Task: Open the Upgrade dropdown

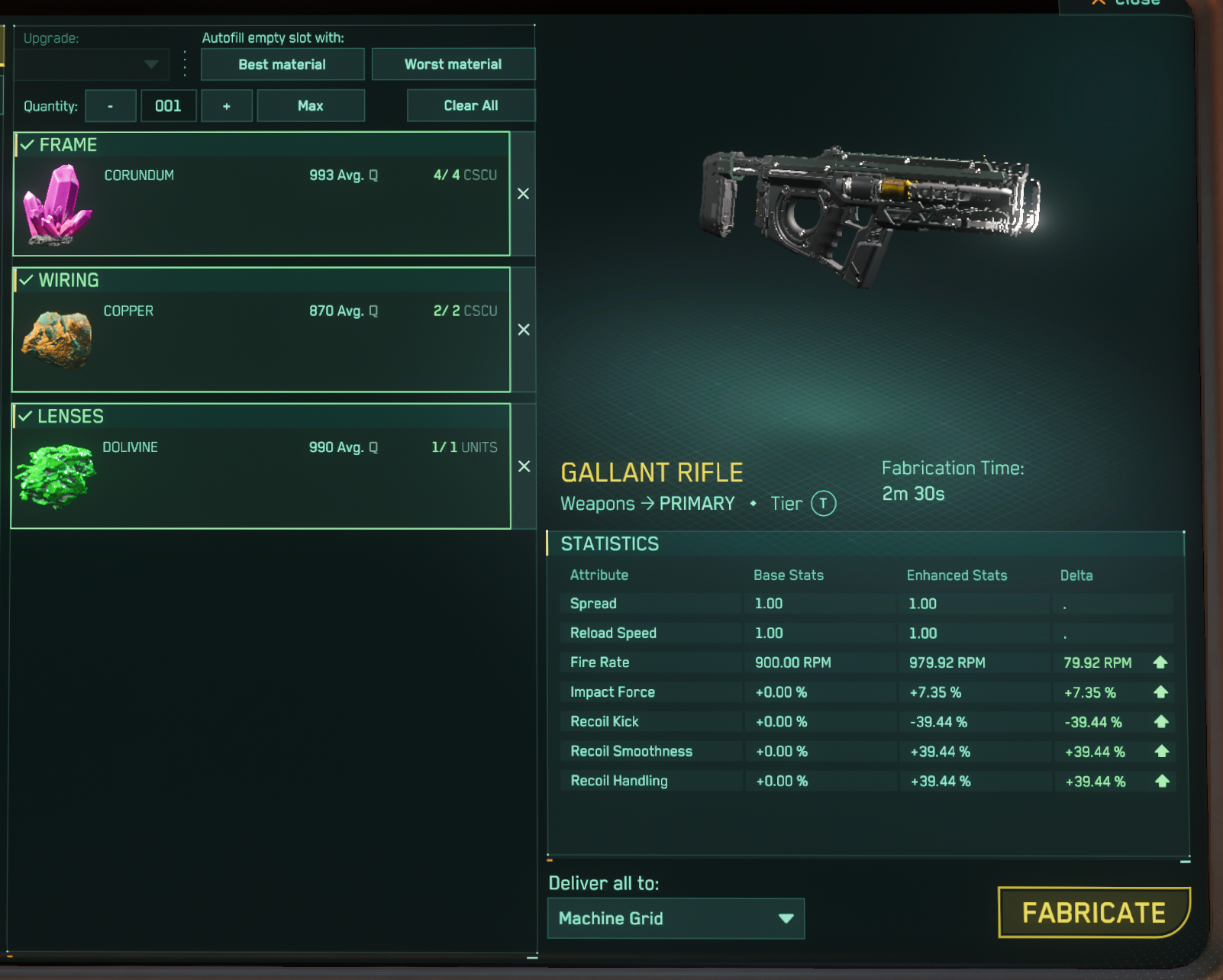Action: coord(92,65)
